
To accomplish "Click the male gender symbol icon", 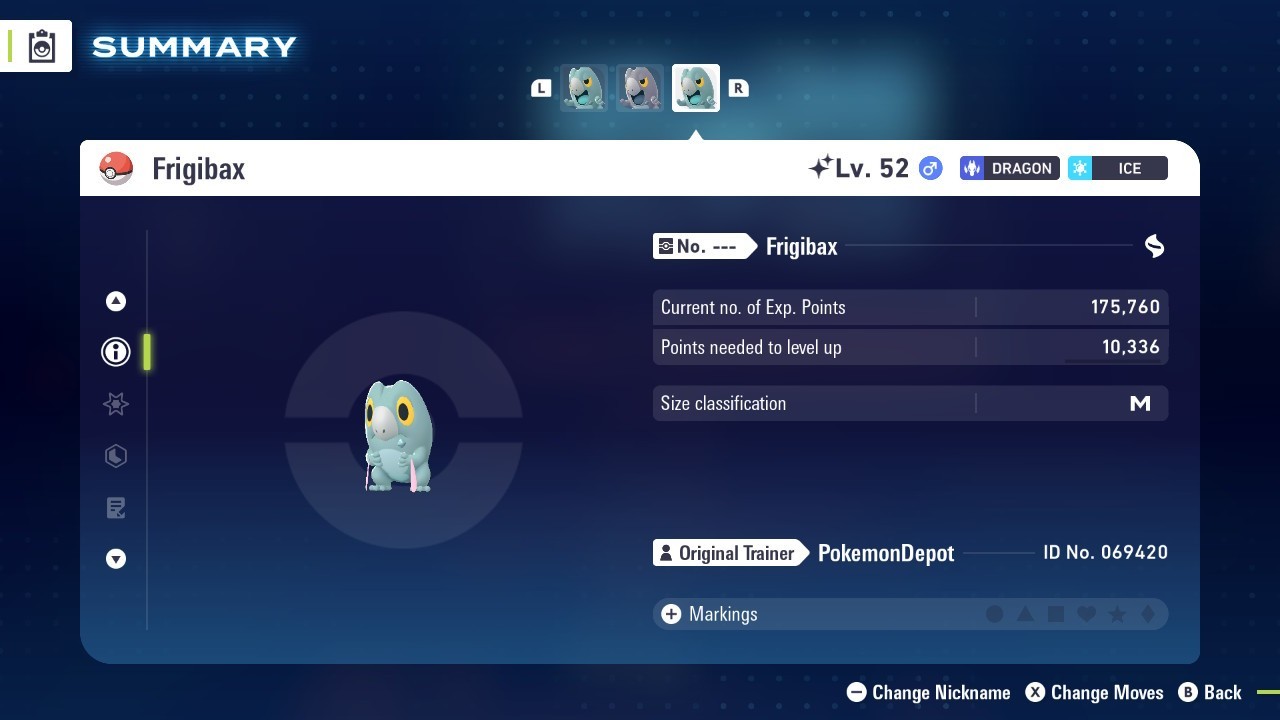I will click(x=929, y=168).
